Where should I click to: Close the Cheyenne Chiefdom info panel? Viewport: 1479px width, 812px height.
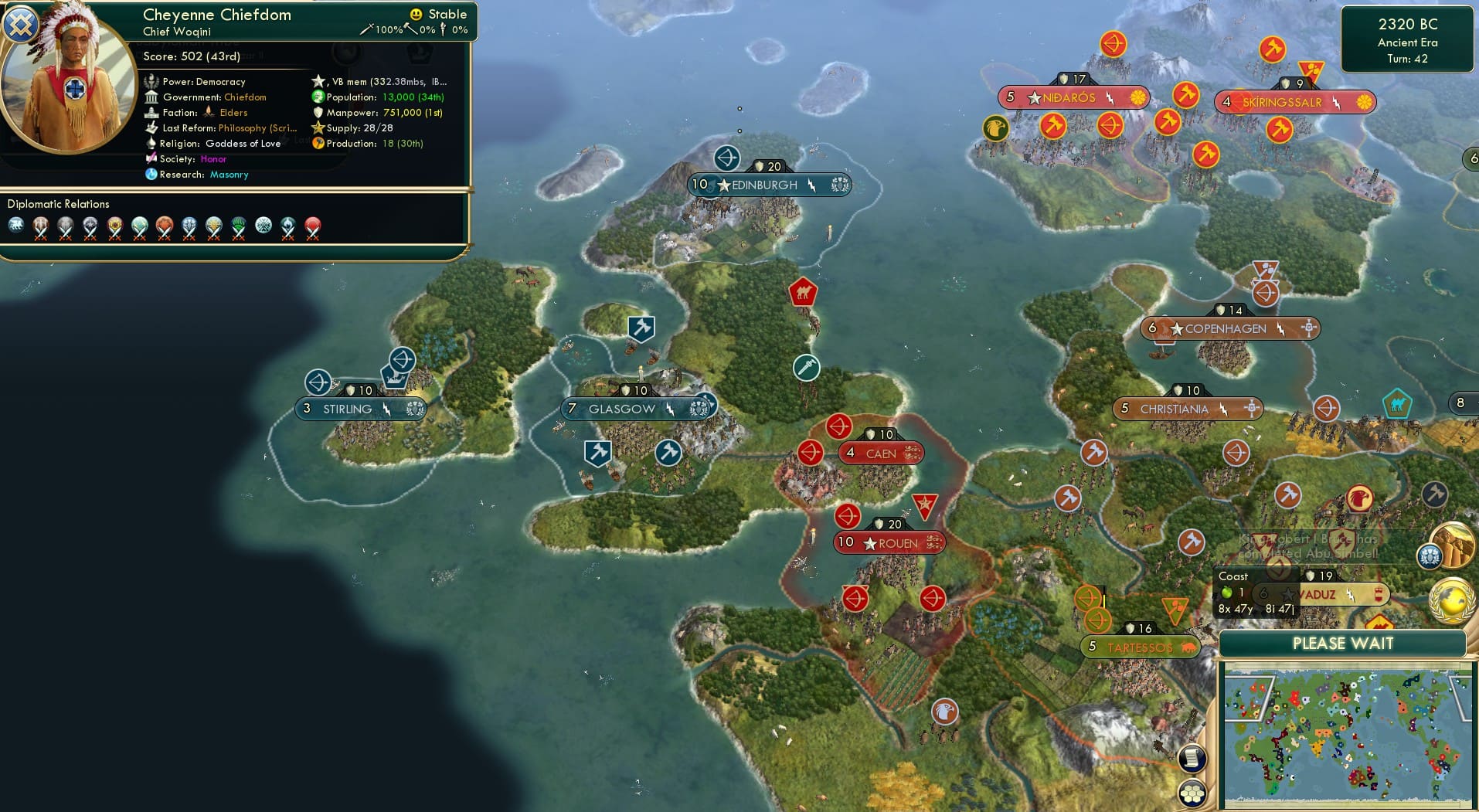(x=20, y=25)
